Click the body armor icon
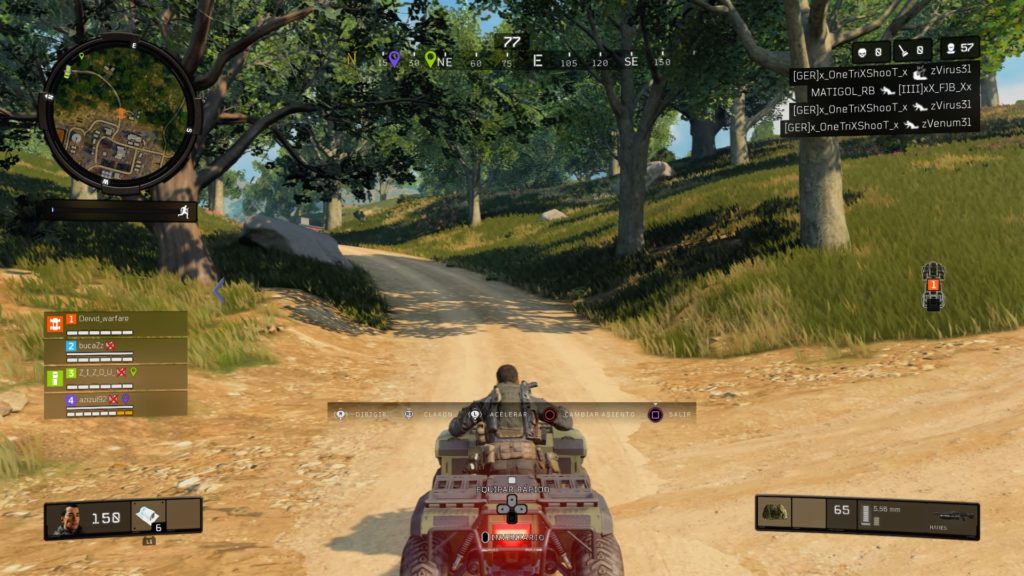Image resolution: width=1024 pixels, height=576 pixels. tap(775, 512)
